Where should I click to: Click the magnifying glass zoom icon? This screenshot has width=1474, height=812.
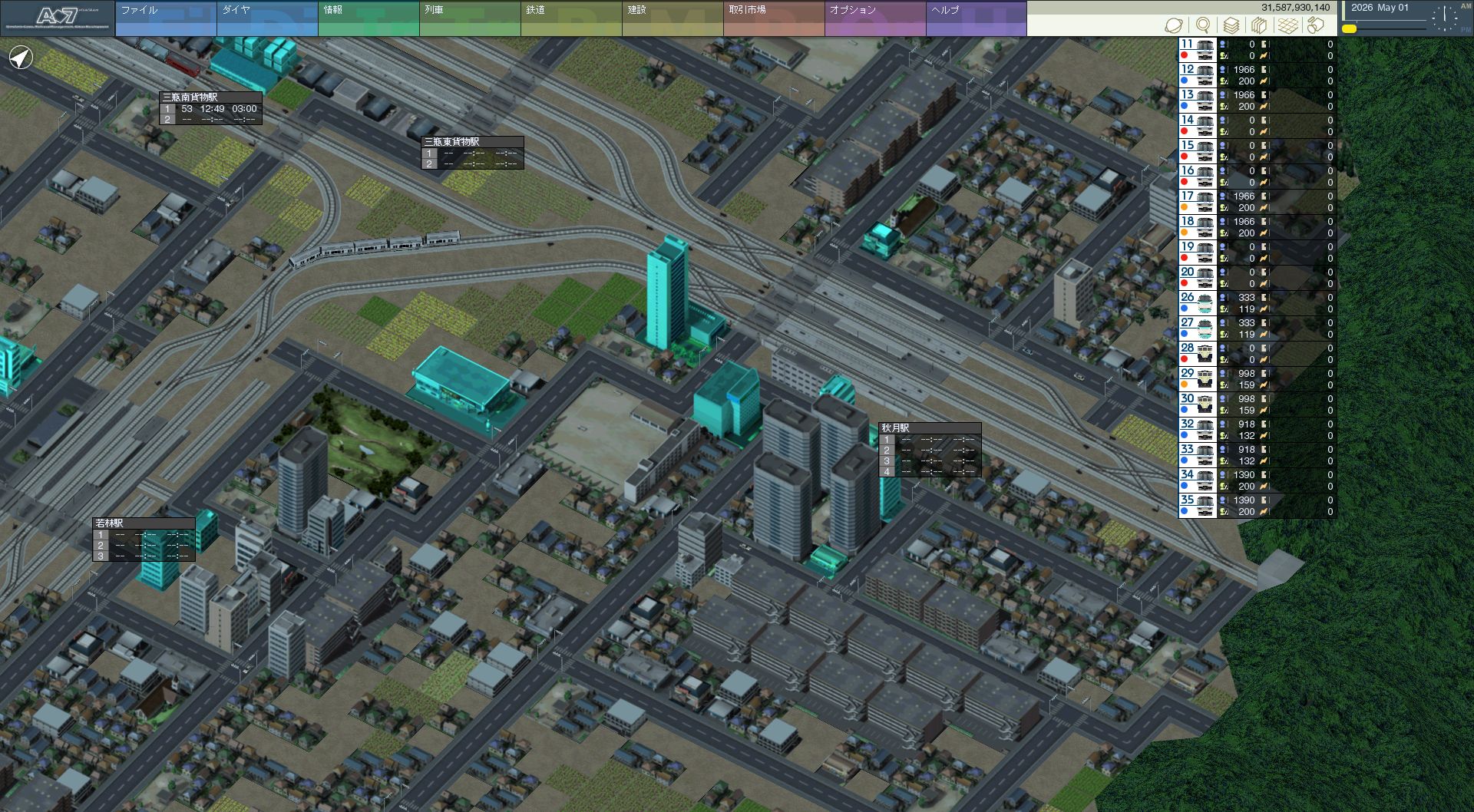(1203, 26)
